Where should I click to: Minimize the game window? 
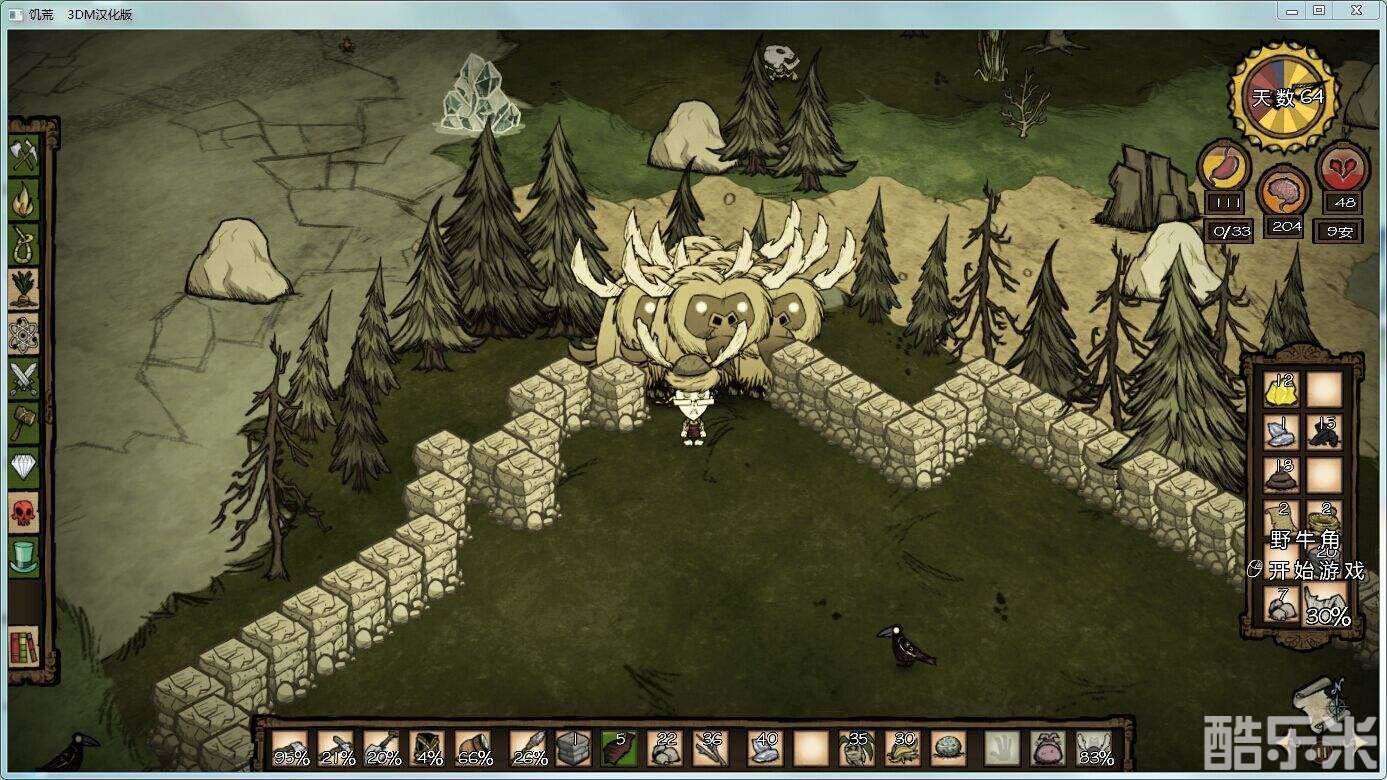click(1291, 10)
